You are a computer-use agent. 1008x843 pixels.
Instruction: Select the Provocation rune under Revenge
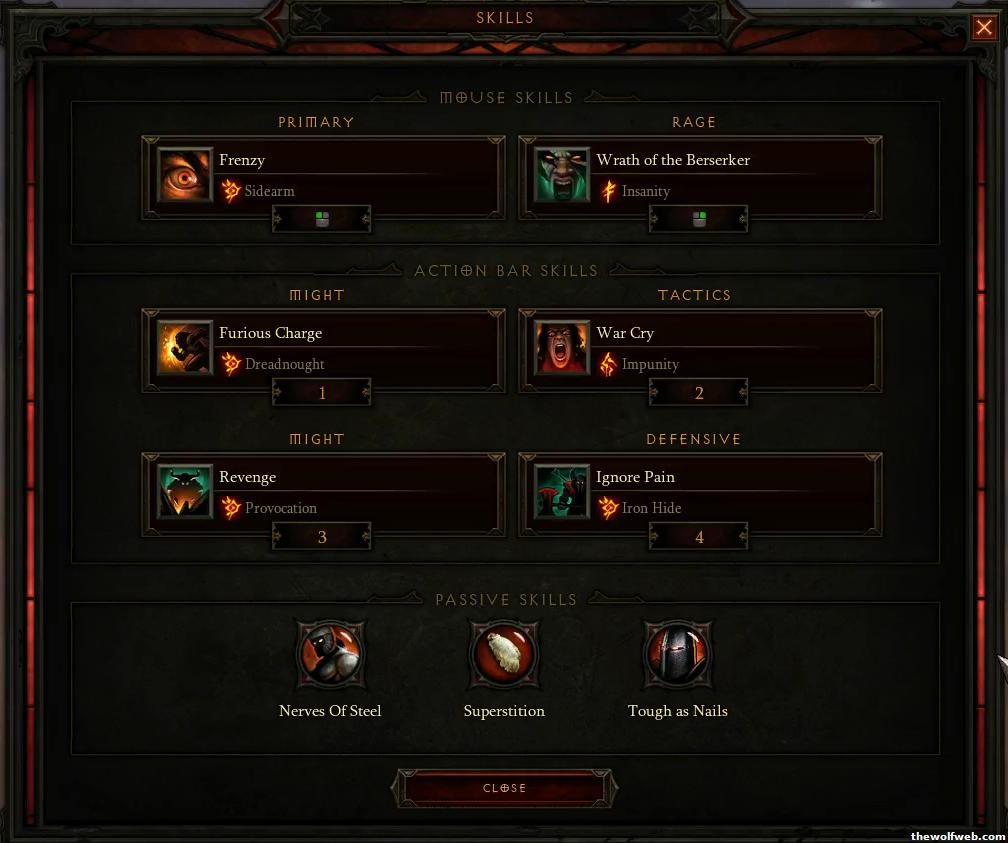(231, 508)
